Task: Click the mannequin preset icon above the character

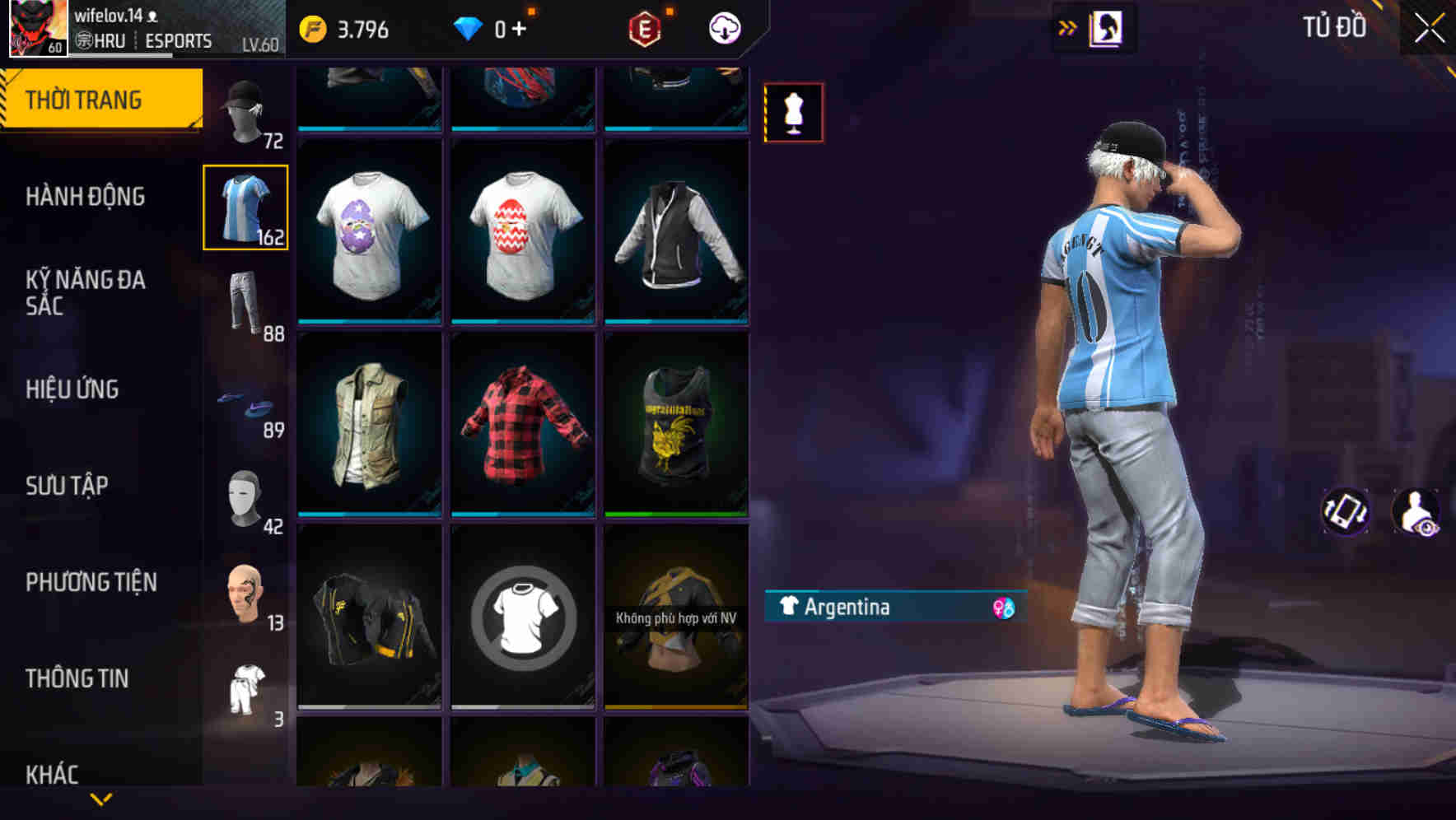Action: coord(793,113)
